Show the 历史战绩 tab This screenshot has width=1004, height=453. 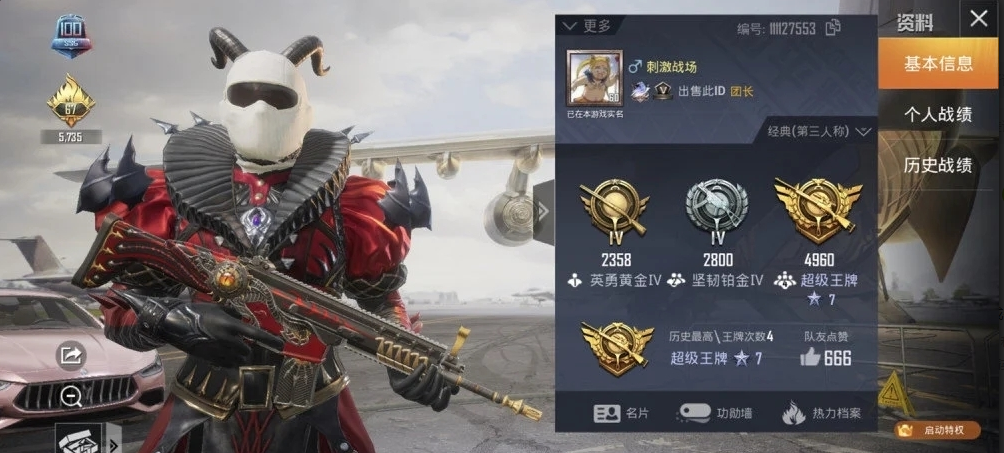[x=938, y=165]
